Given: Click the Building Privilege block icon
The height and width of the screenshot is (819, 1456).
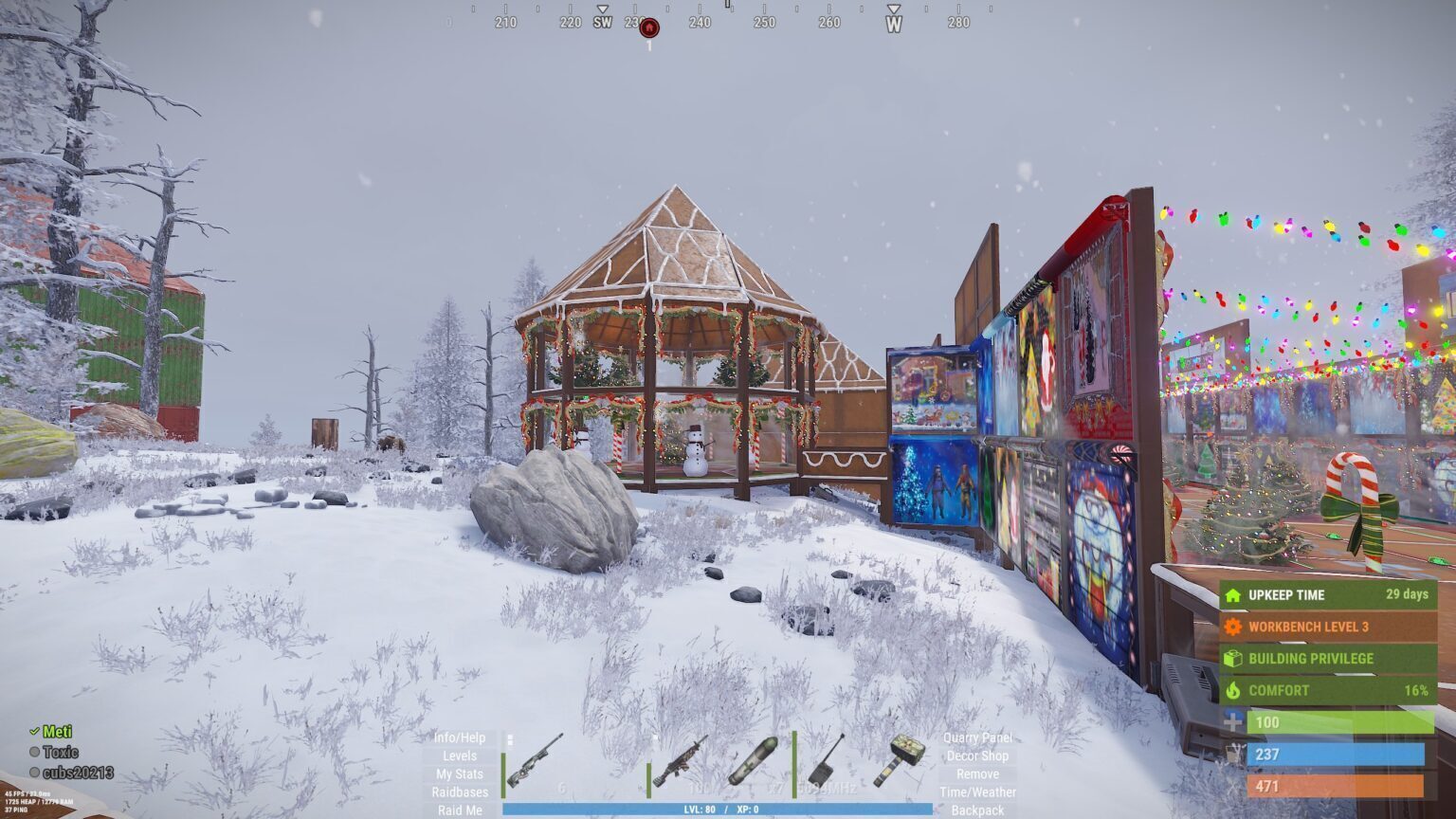Looking at the screenshot, I should point(1231,658).
